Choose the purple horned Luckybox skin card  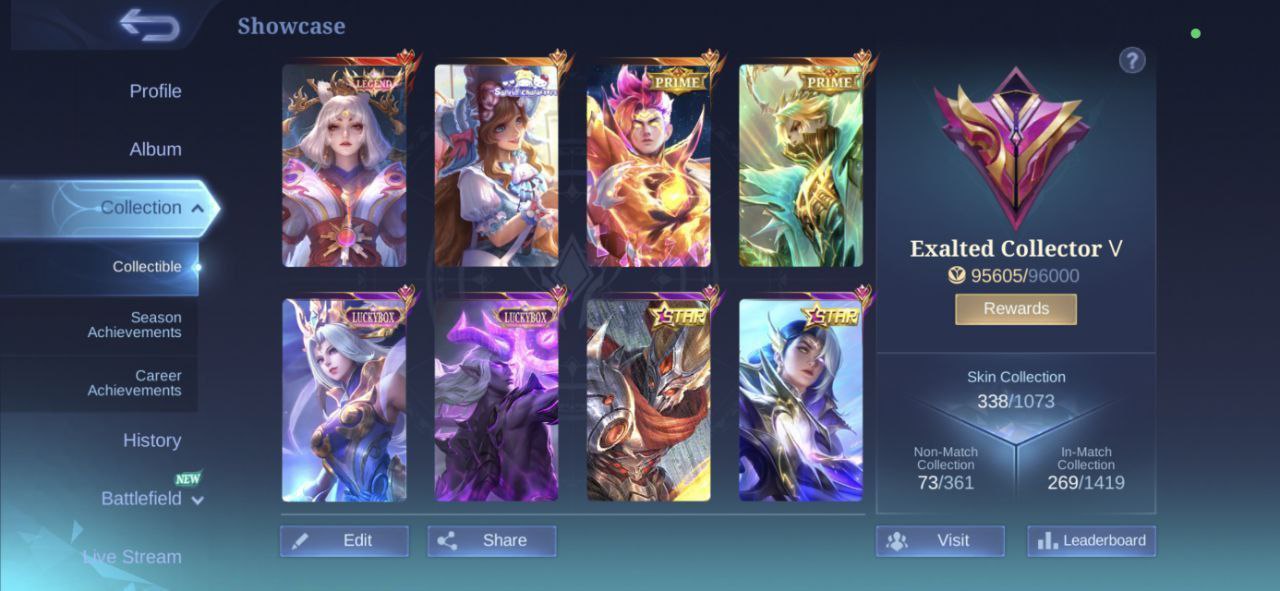496,400
